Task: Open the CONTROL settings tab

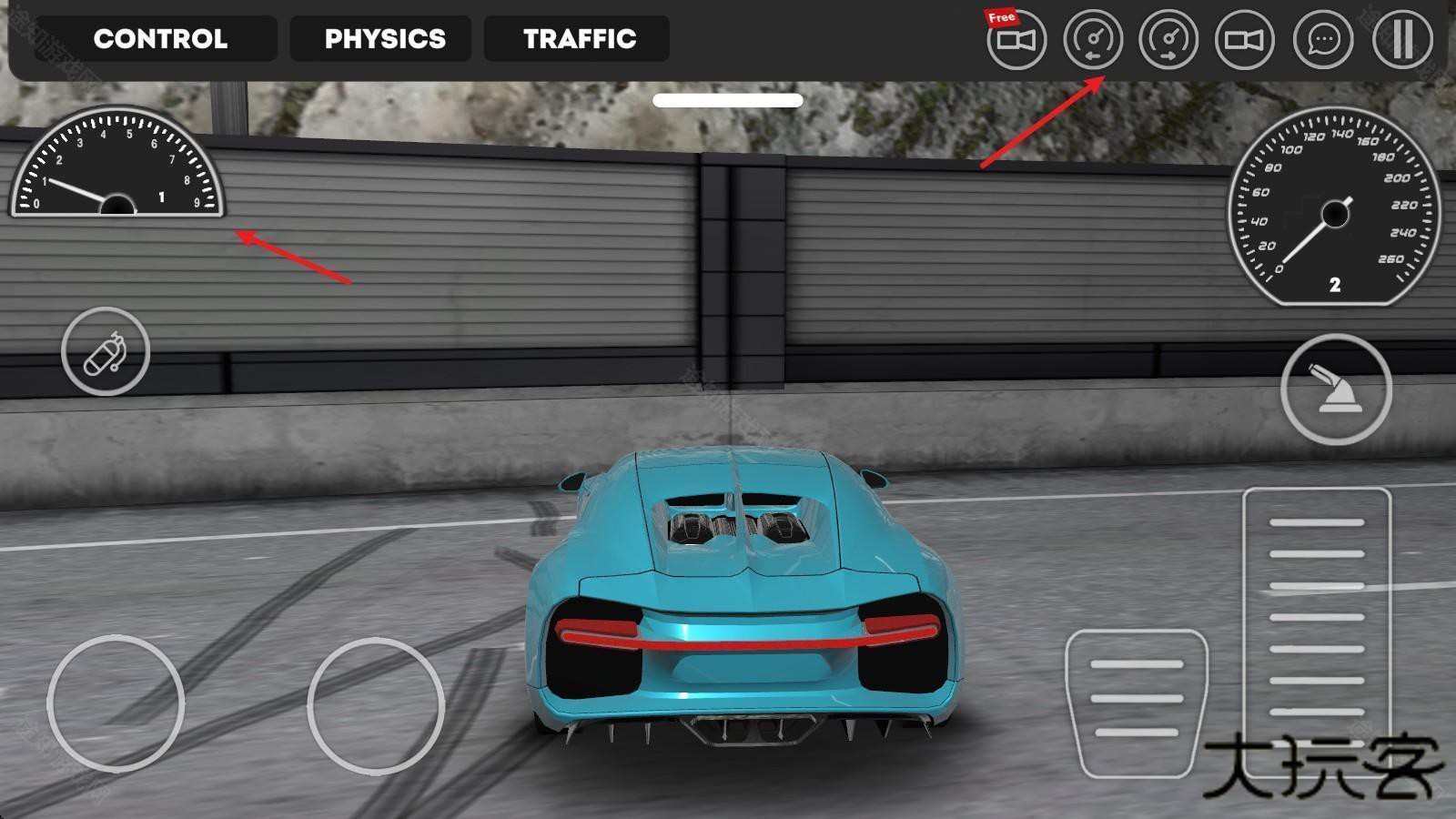Action: point(160,39)
